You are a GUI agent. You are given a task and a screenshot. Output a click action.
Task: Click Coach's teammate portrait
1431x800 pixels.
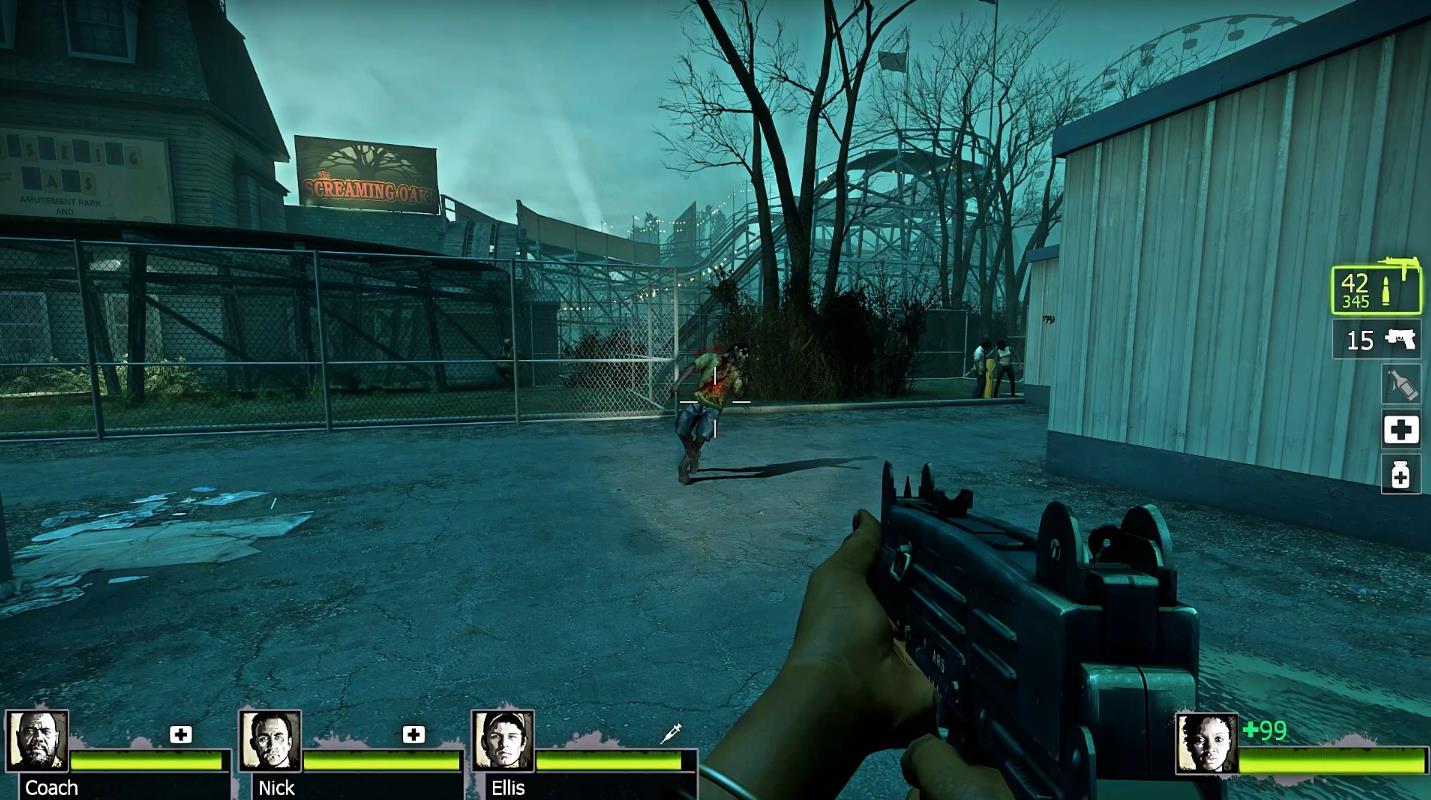[x=38, y=741]
